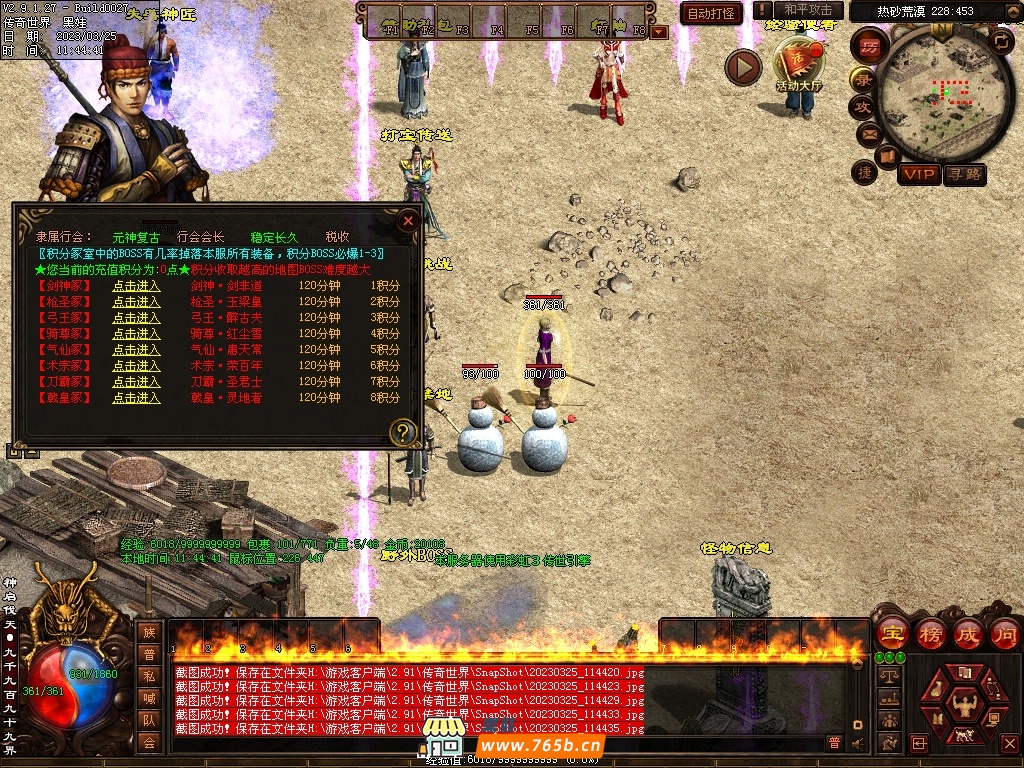This screenshot has height=768, width=1024.
Task: Enter the 剑神冢 tomb via 点击进入
Action: point(136,286)
